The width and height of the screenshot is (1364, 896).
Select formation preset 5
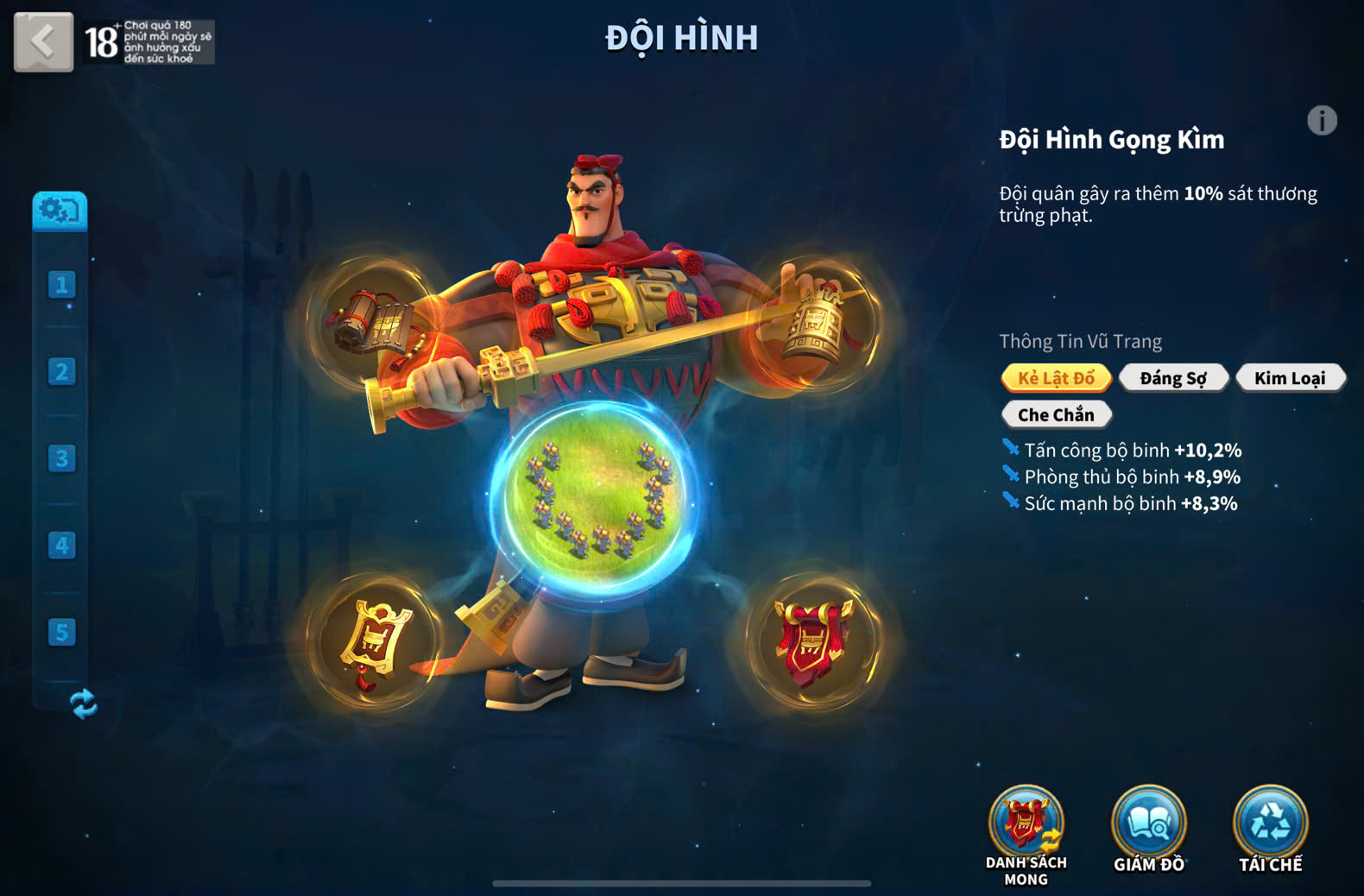[x=61, y=633]
